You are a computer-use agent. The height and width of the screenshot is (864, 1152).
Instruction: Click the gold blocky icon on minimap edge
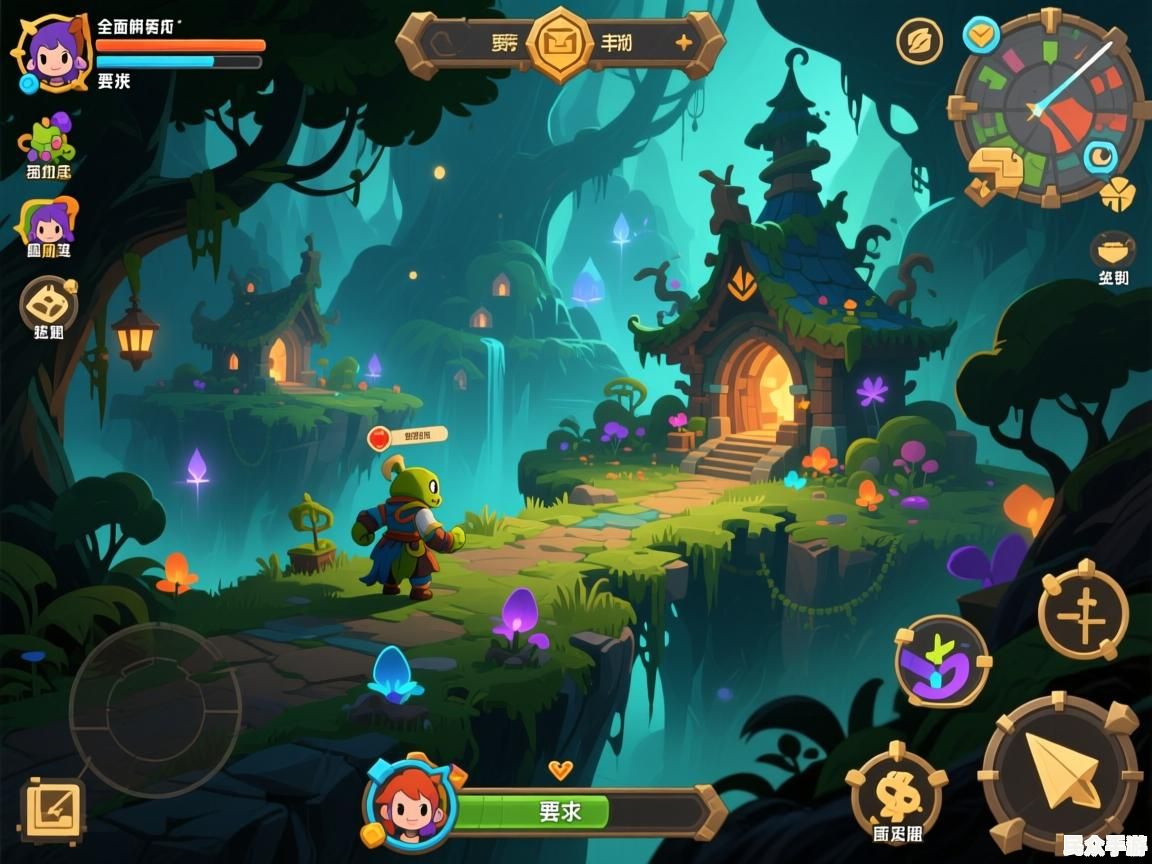tap(996, 172)
